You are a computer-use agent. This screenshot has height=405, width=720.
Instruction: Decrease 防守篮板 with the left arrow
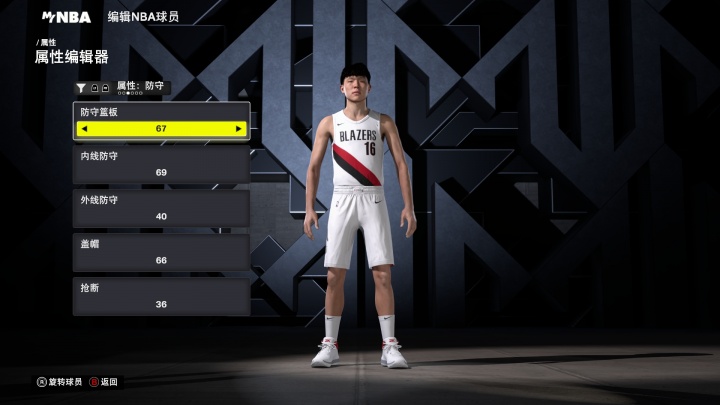(84, 129)
